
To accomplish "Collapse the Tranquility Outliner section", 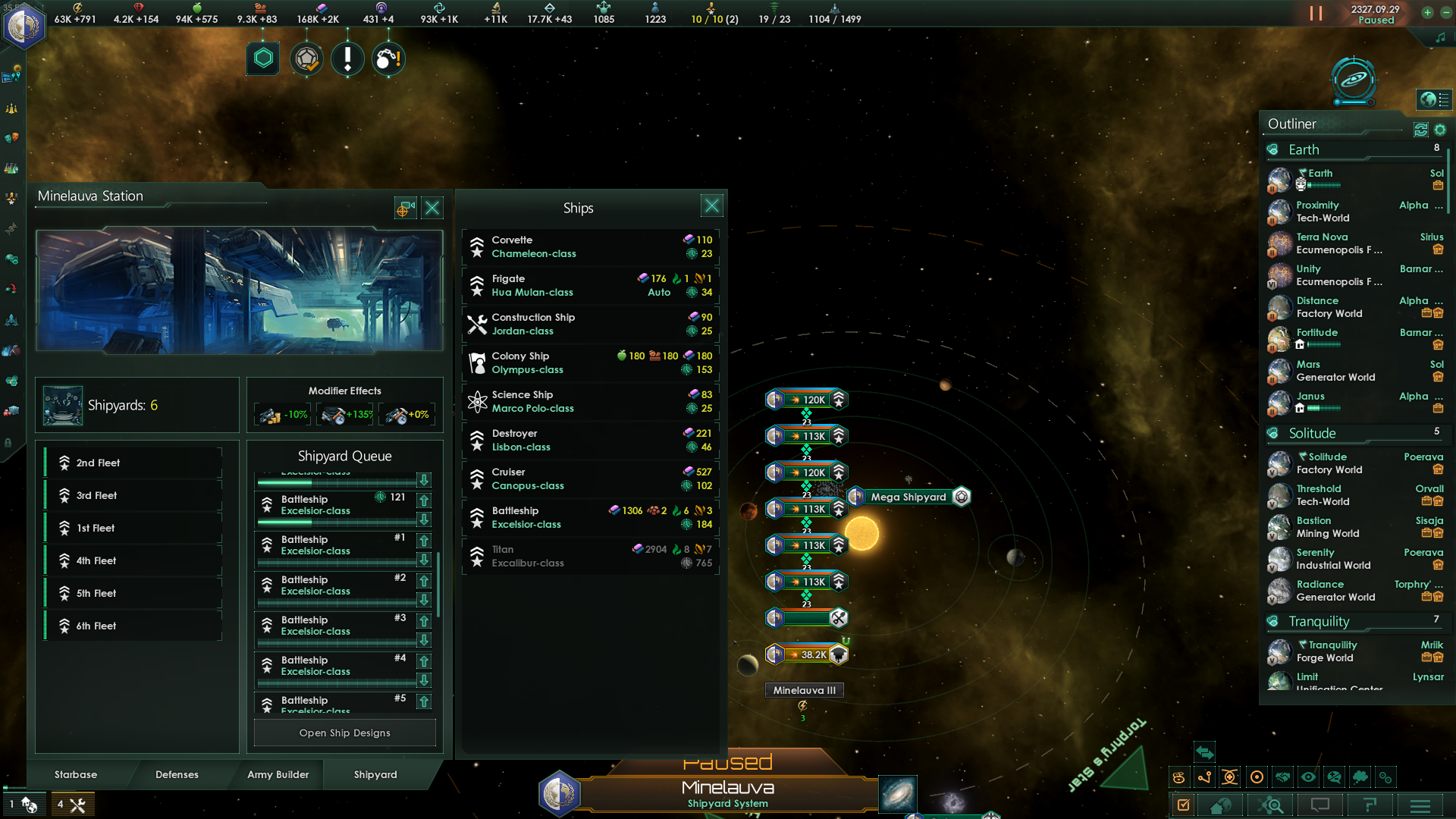I will tap(1323, 621).
